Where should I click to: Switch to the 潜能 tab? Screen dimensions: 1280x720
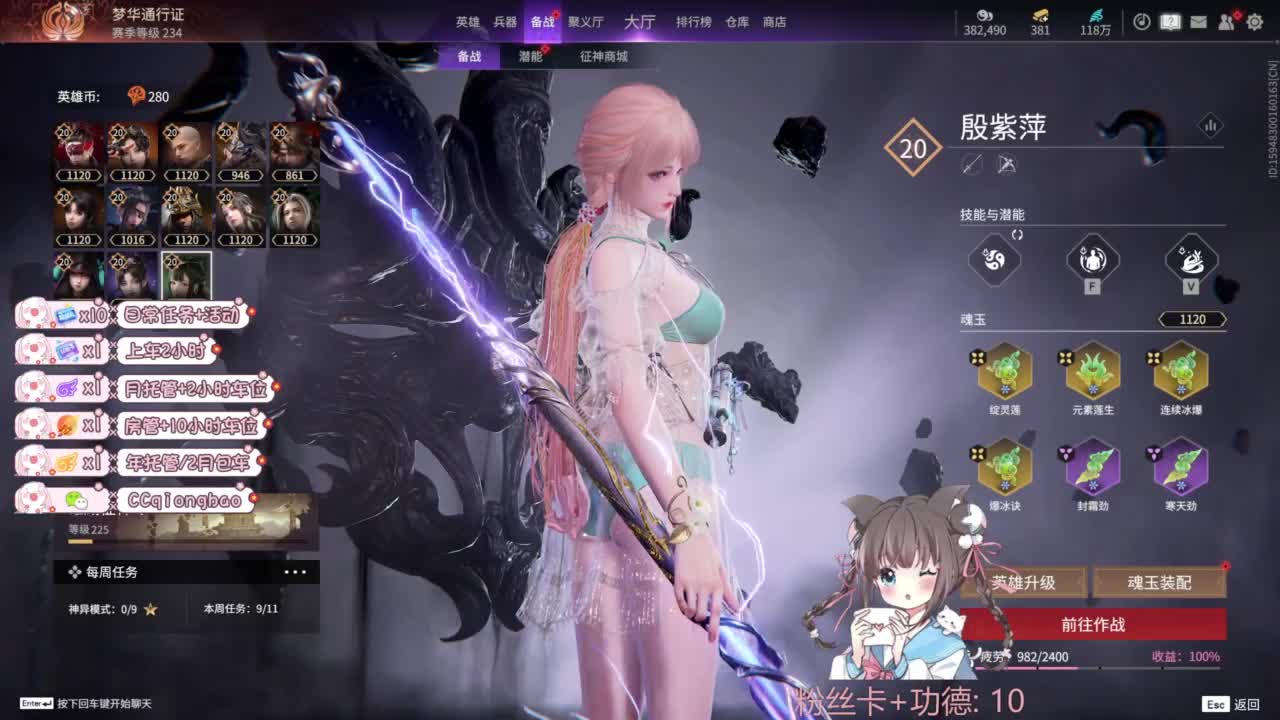pyautogui.click(x=529, y=57)
